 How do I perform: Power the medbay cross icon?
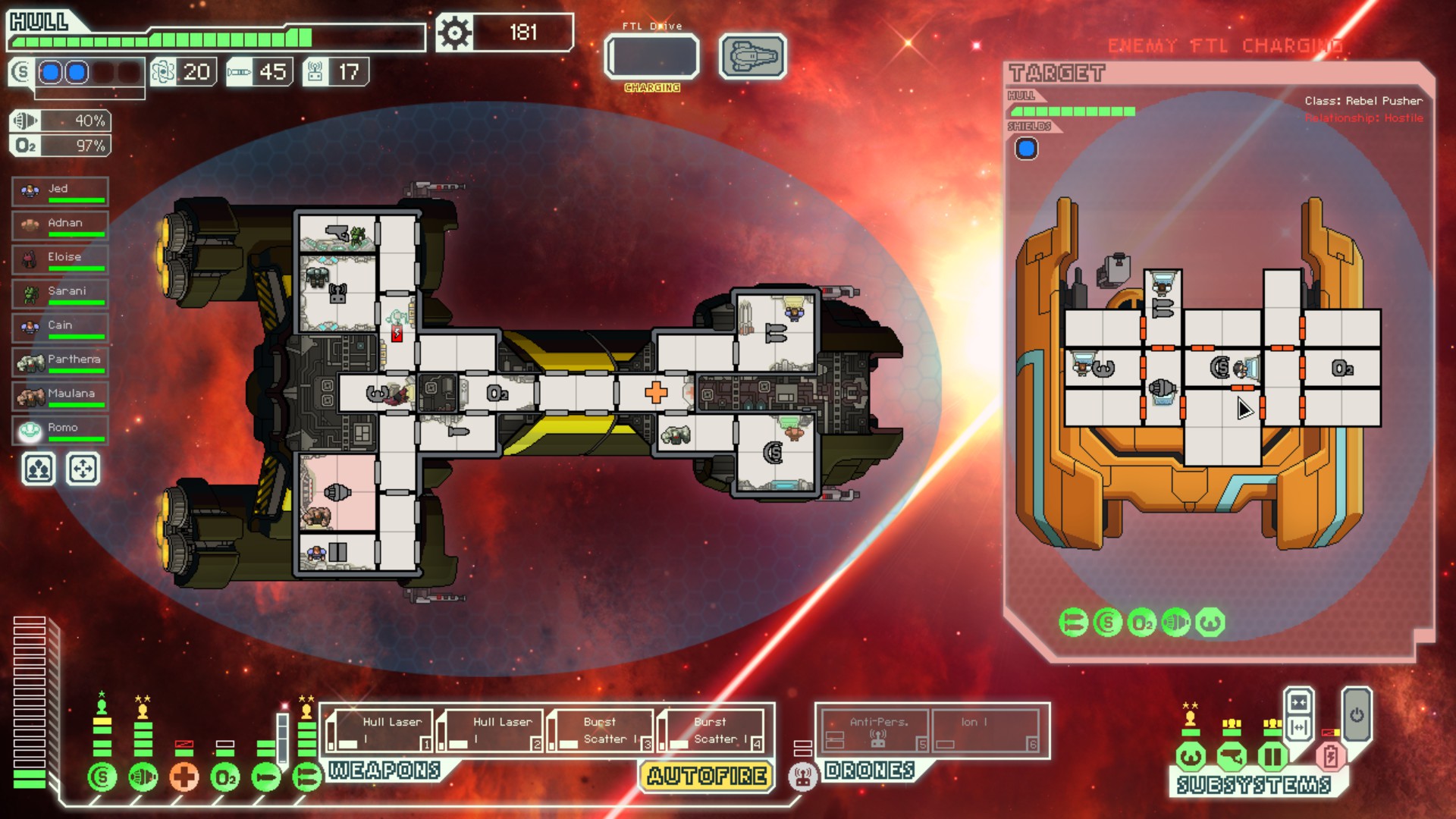(184, 777)
